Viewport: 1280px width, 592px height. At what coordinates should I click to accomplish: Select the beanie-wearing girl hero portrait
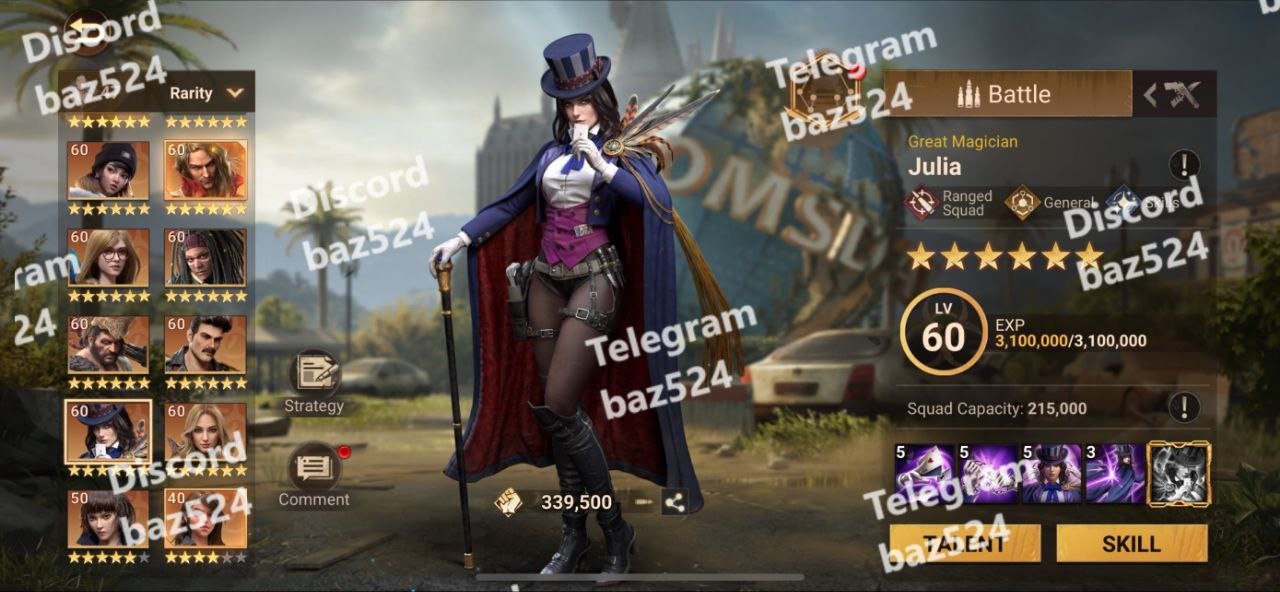pos(108,170)
